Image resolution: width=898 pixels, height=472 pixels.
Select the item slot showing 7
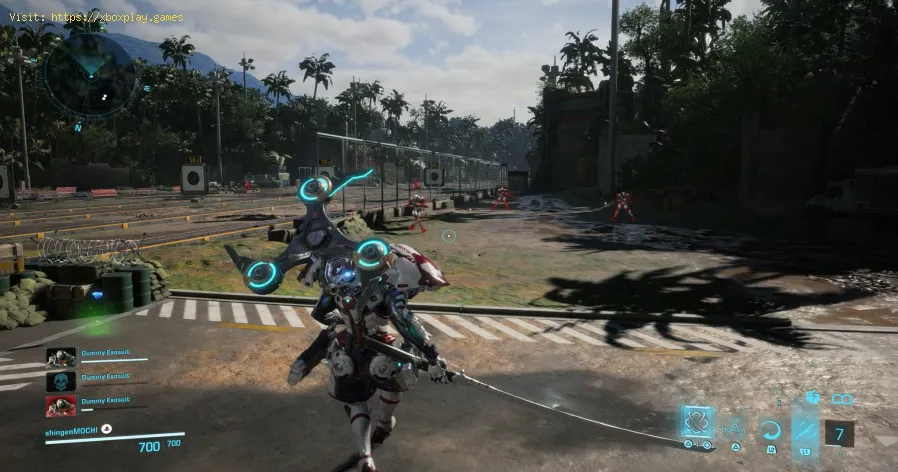point(839,433)
